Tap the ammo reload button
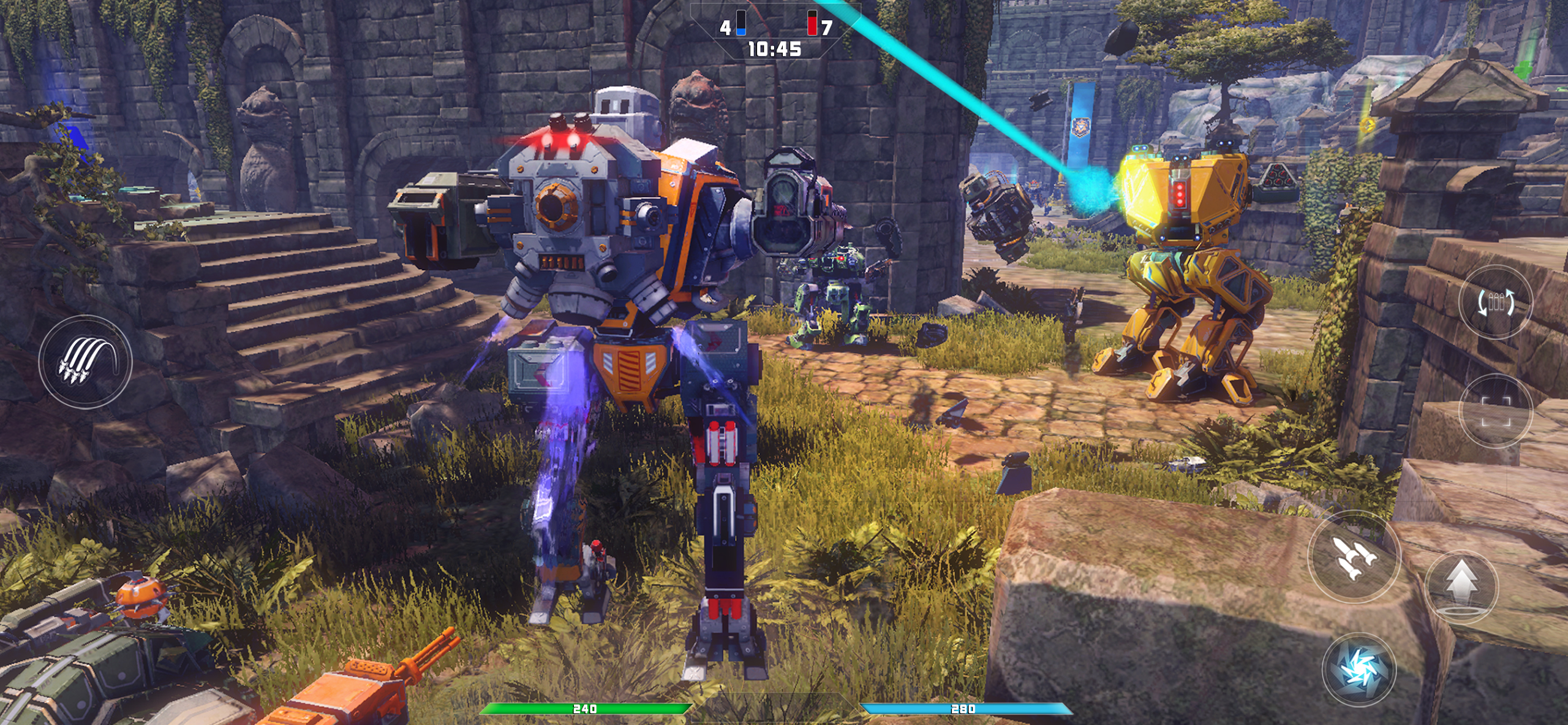1568x725 pixels. coord(1495,302)
